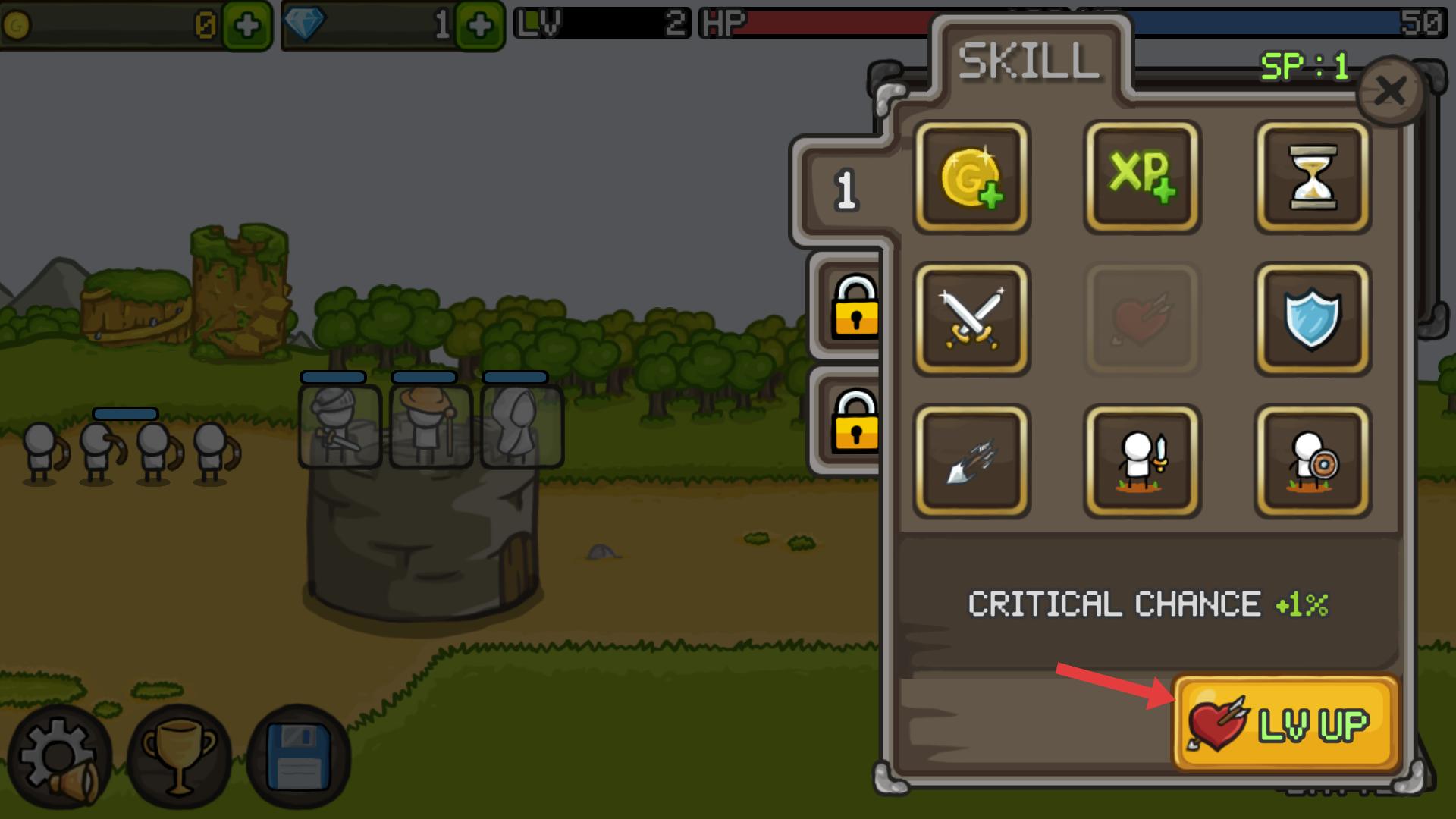Viewport: 1456px width, 819px height.
Task: Select the heart with arrow critical skill
Action: point(1142,319)
